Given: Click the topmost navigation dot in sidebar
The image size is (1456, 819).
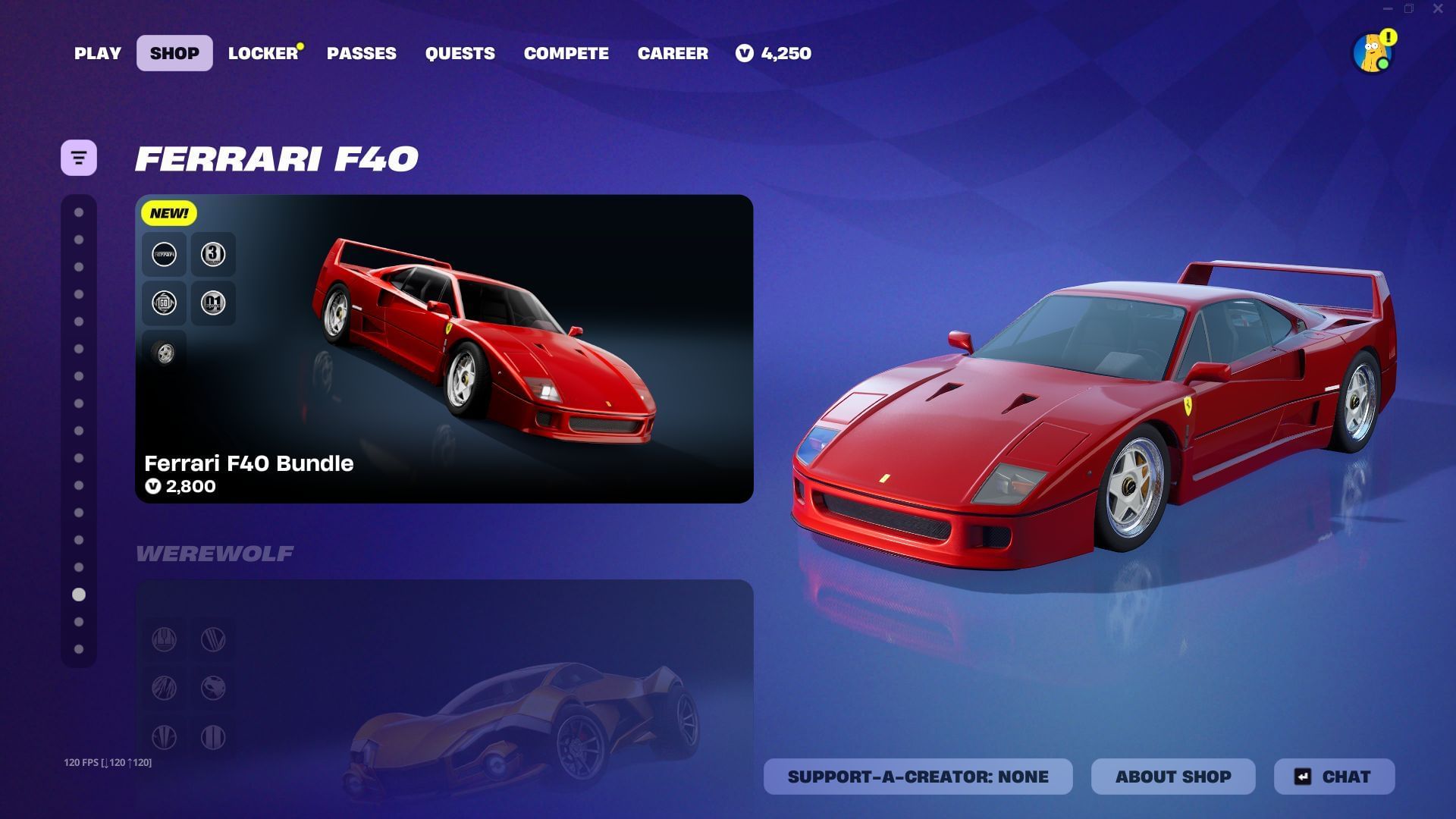Looking at the screenshot, I should 78,212.
